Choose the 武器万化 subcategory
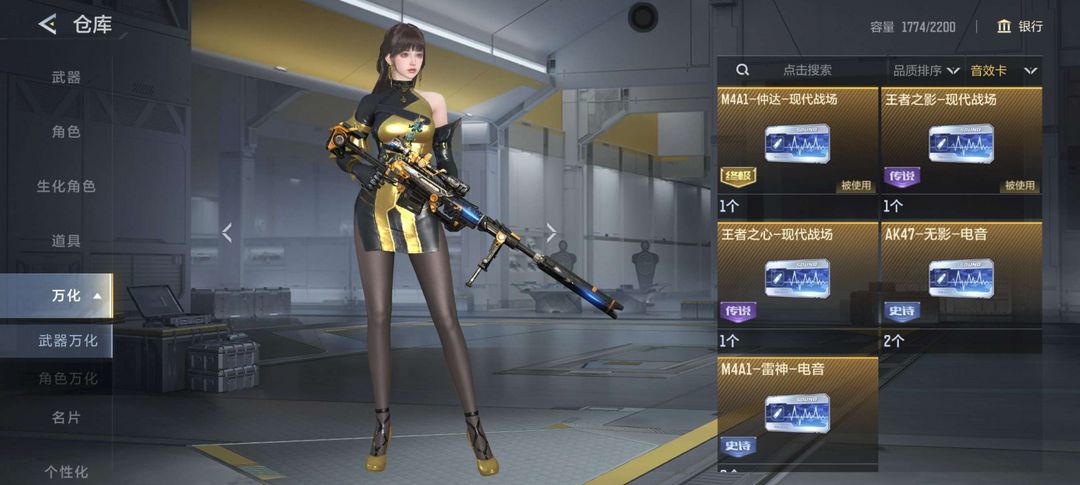 68,341
